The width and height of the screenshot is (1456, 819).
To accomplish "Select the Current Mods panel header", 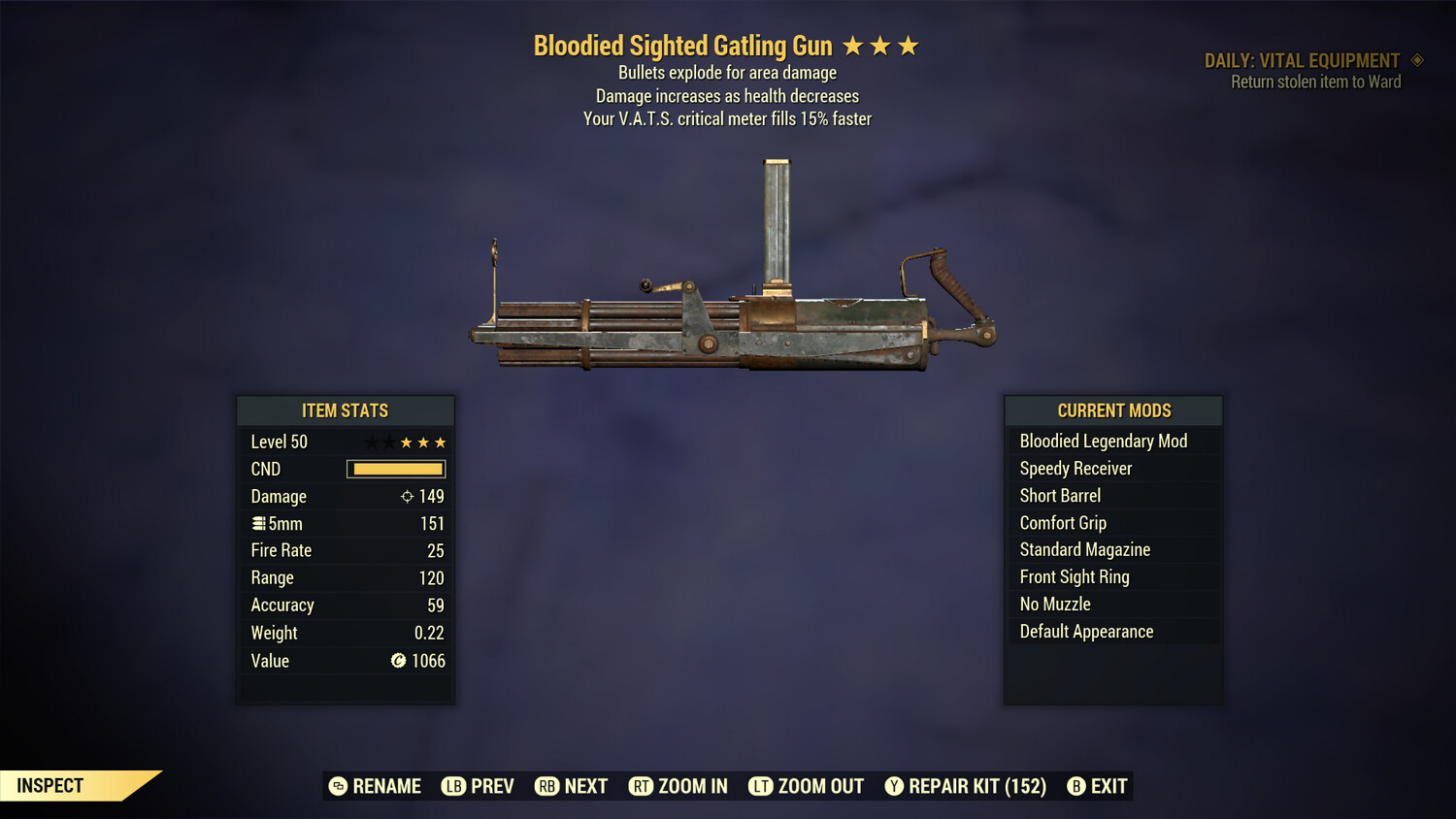I will coord(1112,410).
